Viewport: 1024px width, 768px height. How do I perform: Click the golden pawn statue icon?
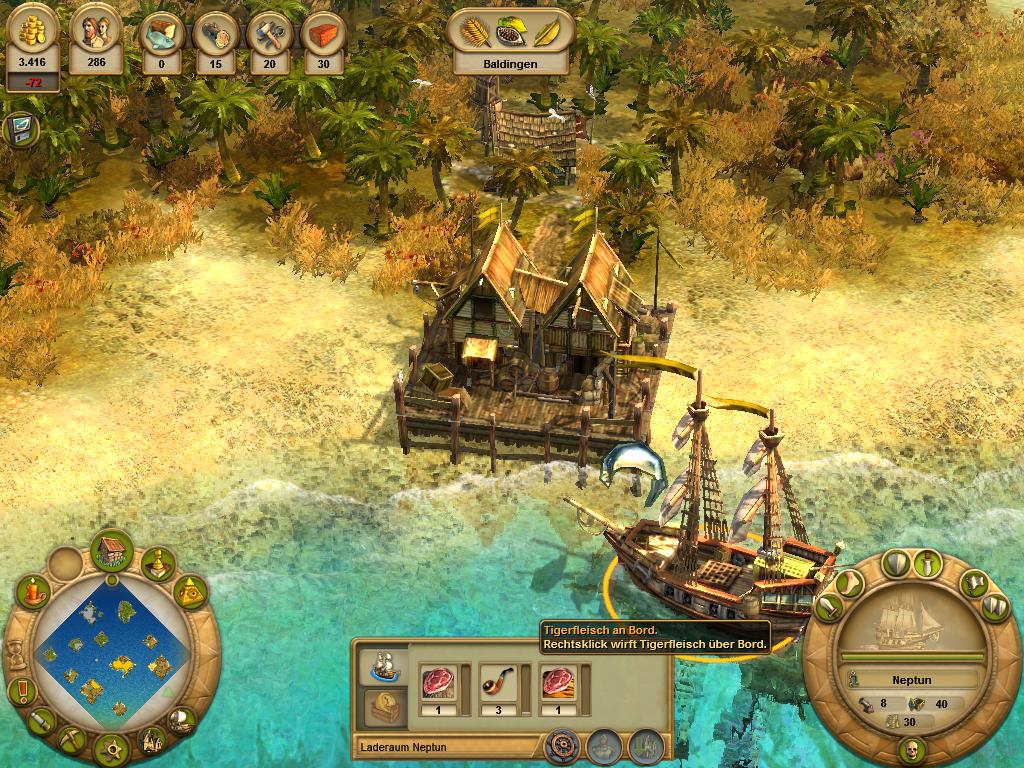tap(157, 567)
